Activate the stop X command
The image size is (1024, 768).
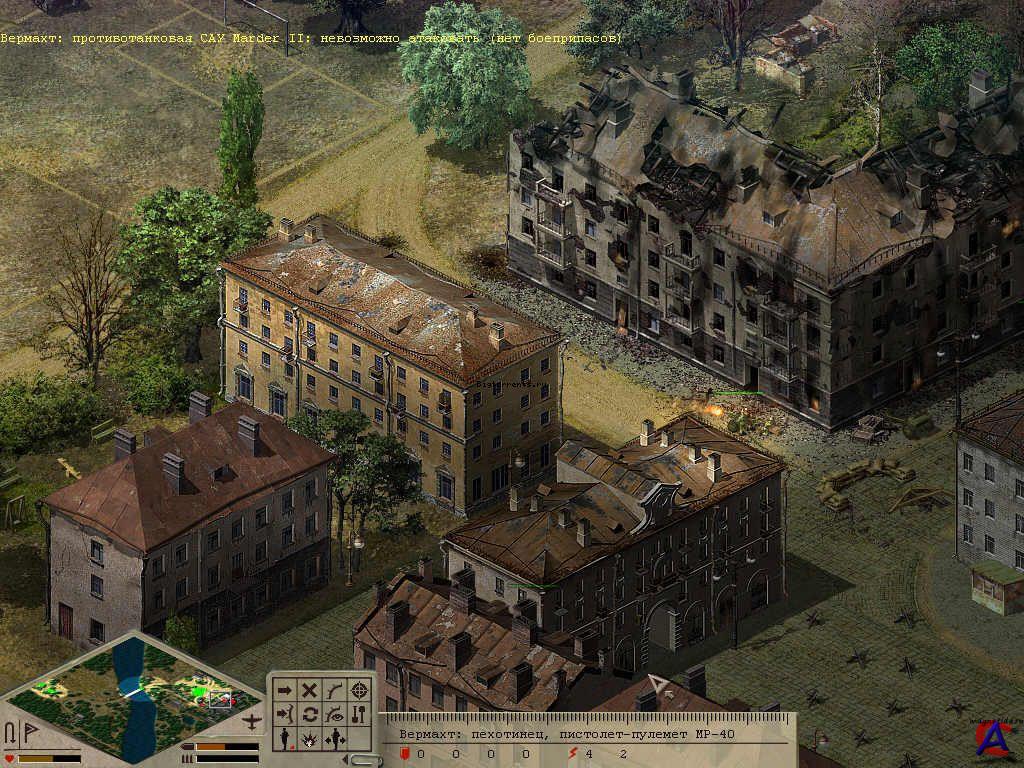click(310, 690)
